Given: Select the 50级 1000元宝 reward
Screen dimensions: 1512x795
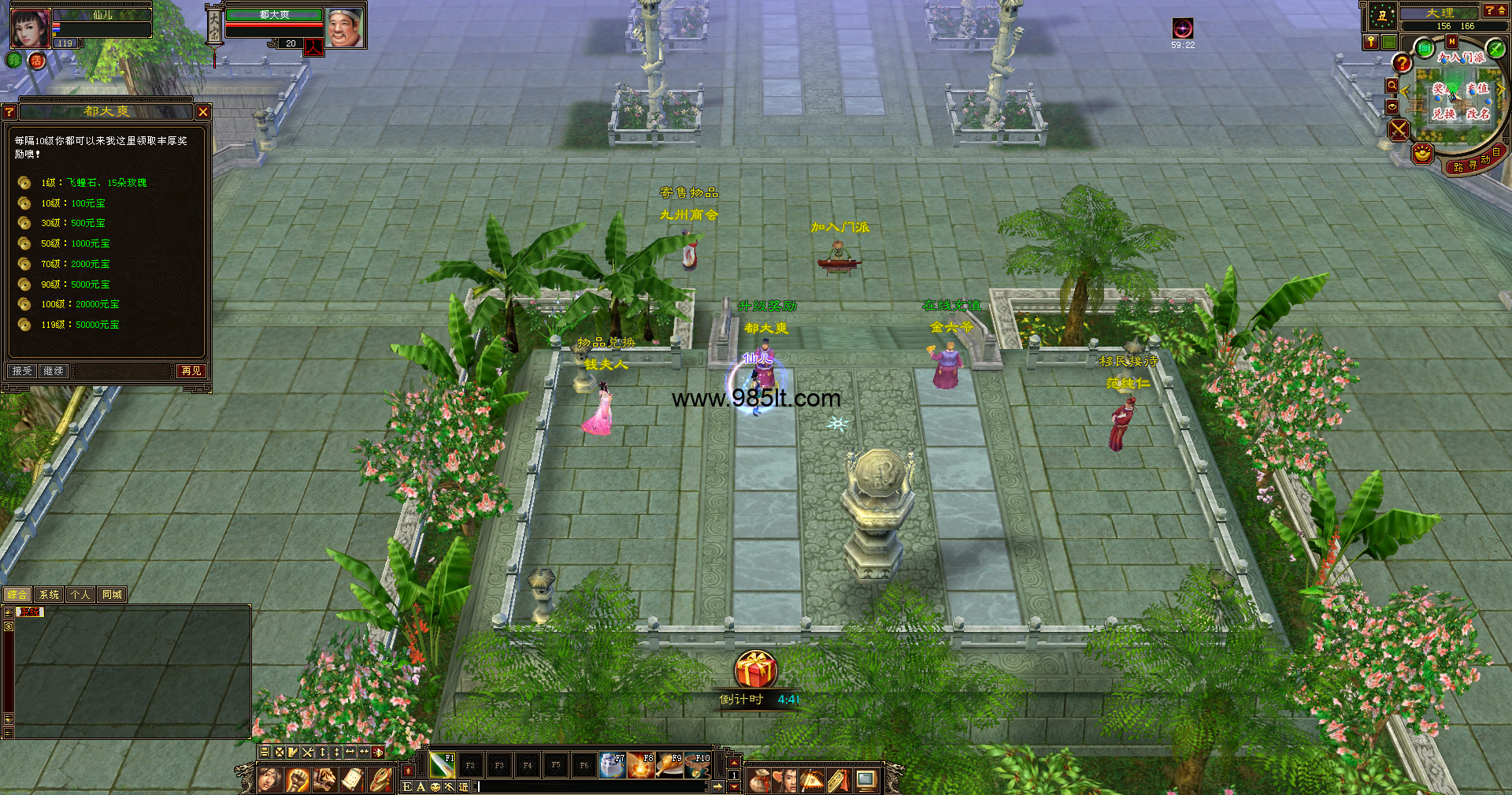Looking at the screenshot, I should 75,243.
